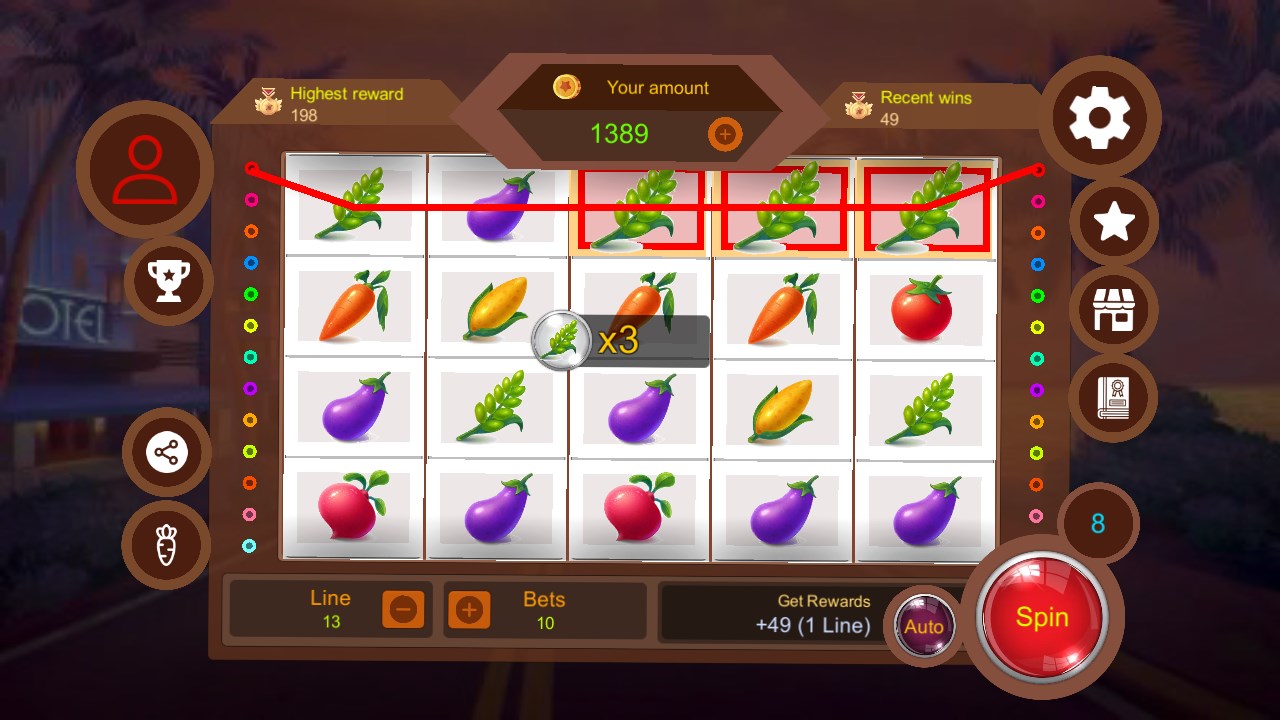1280x720 pixels.
Task: Open the rulebook icon
Action: pyautogui.click(x=1113, y=398)
